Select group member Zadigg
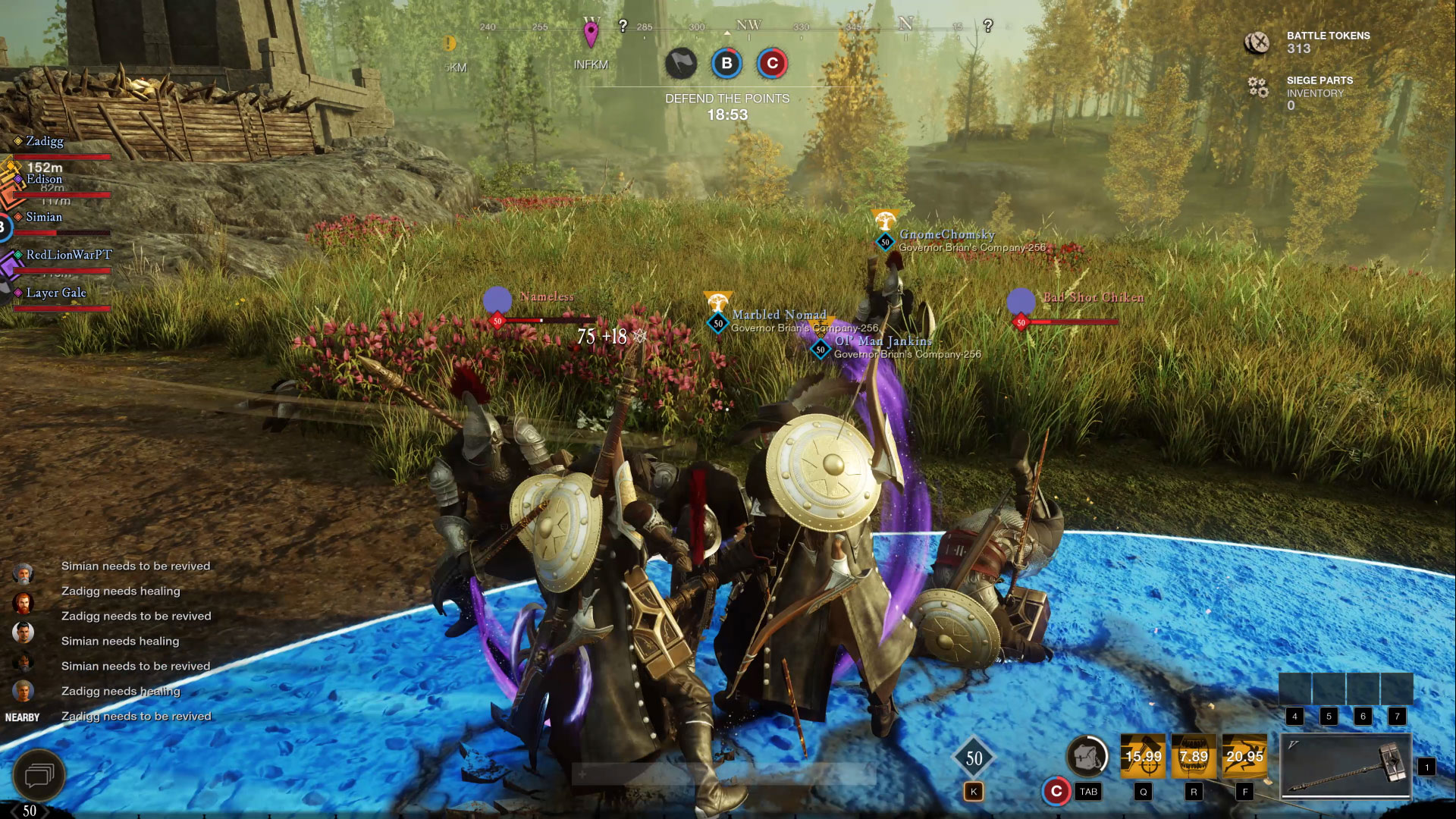1456x819 pixels. 45,142
